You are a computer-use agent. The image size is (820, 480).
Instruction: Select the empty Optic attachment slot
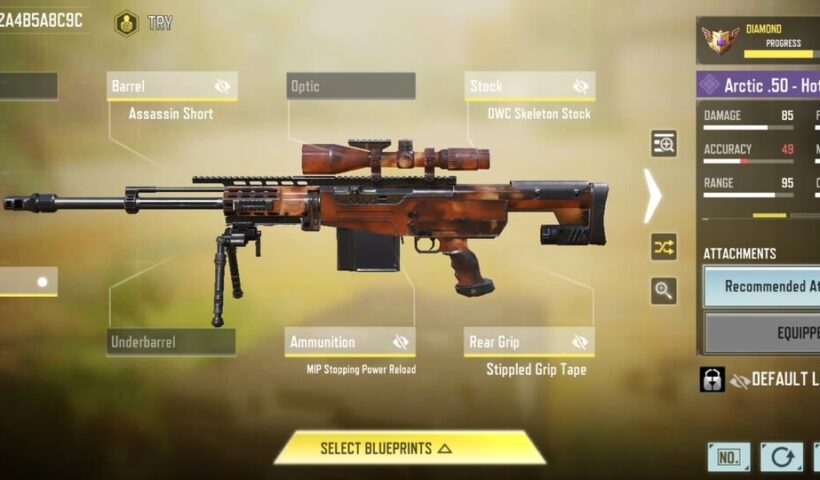(350, 86)
